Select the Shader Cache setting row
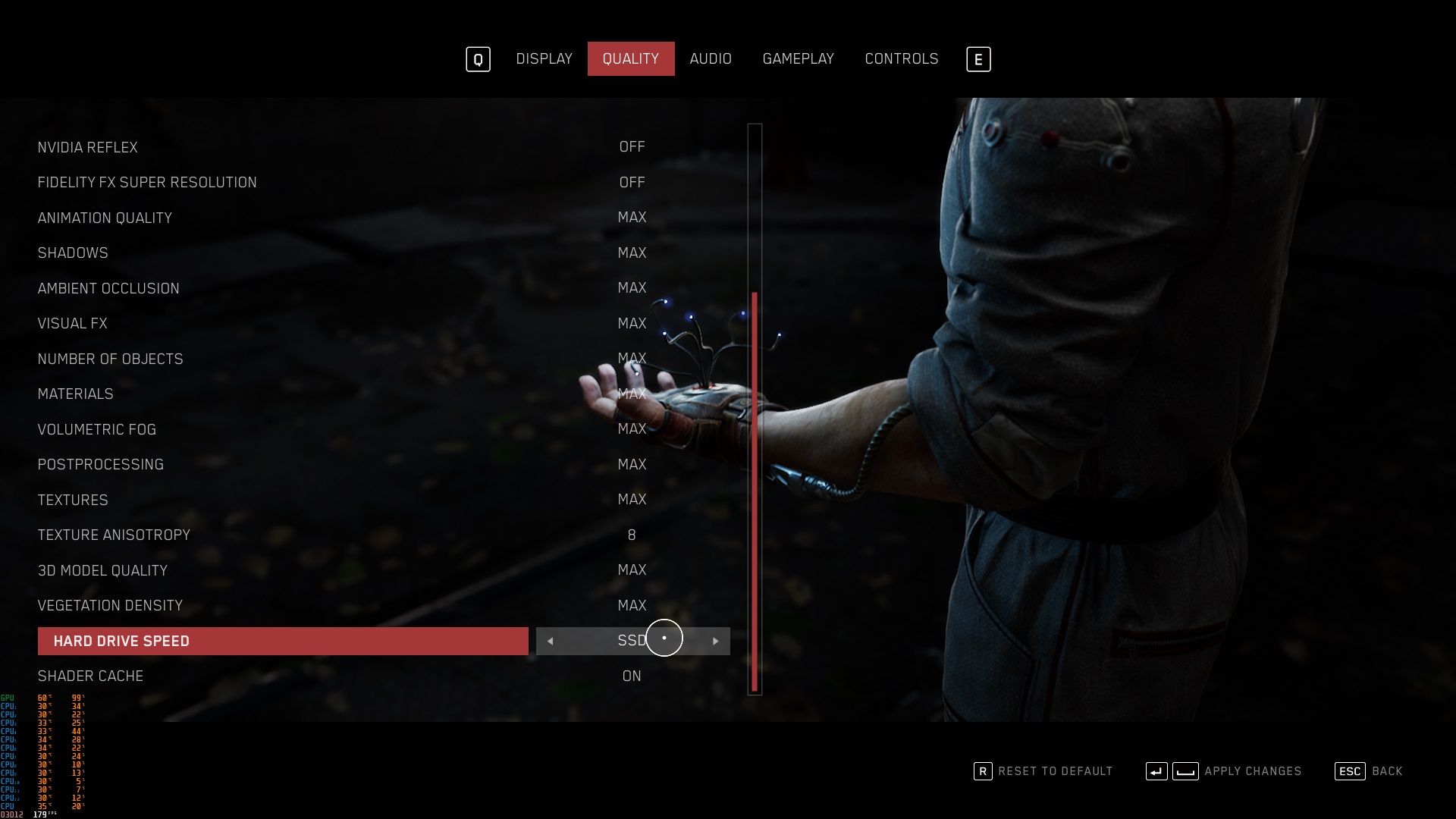This screenshot has width=1456, height=819. point(90,676)
